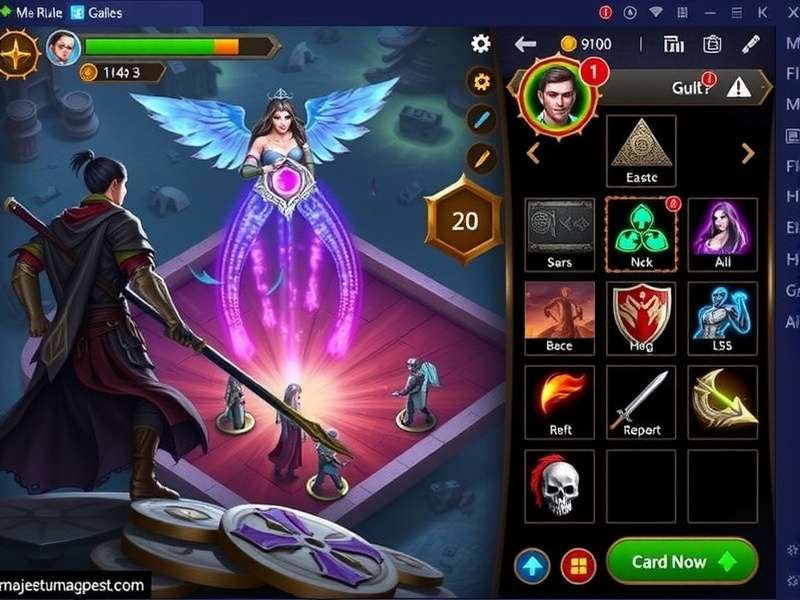The height and width of the screenshot is (600, 800).
Task: Choose the red-mohawk skull card
Action: pyautogui.click(x=559, y=484)
